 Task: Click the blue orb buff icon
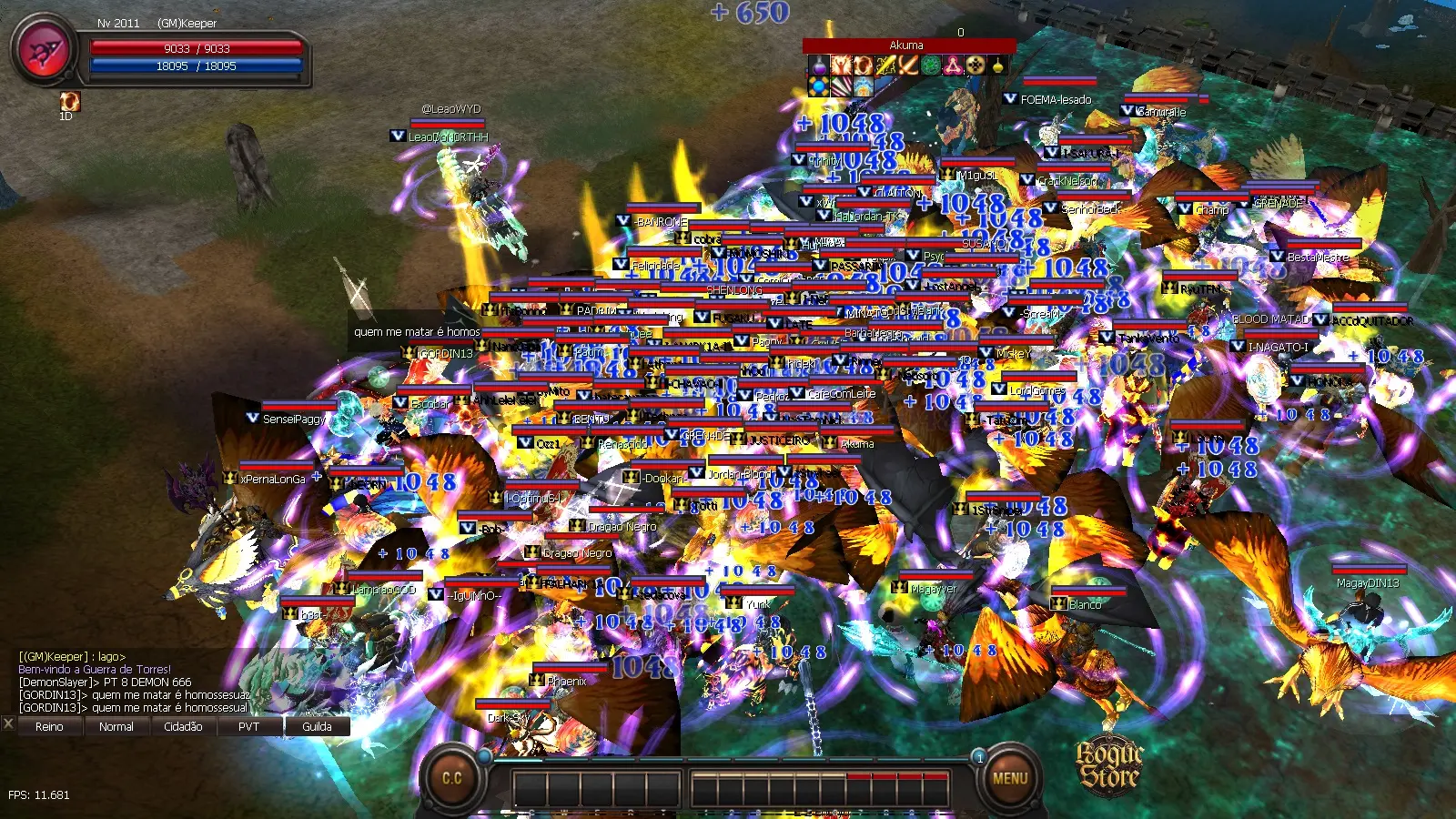tap(818, 86)
